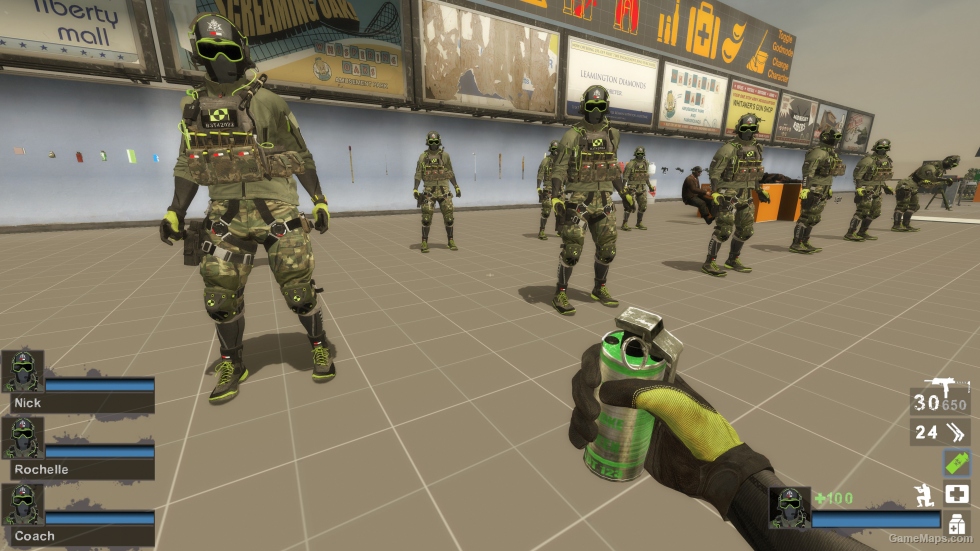The height and width of the screenshot is (551, 980).
Task: Choose Coach's teammate portrait
Action: (x=22, y=505)
